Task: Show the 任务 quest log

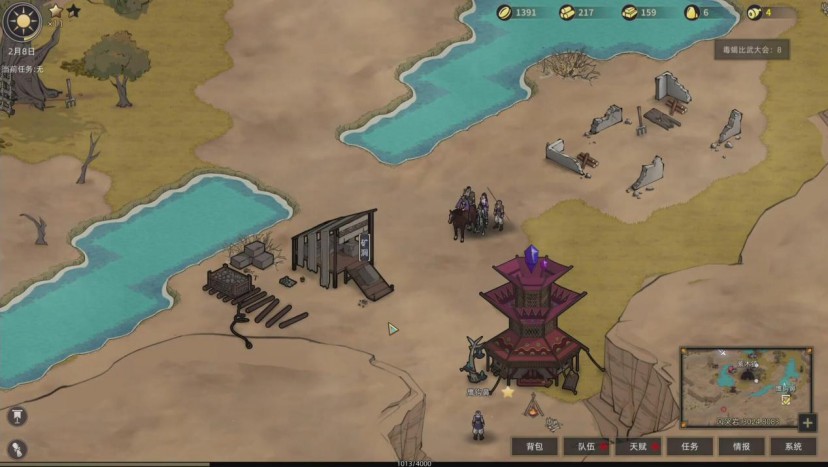Action: (x=689, y=447)
